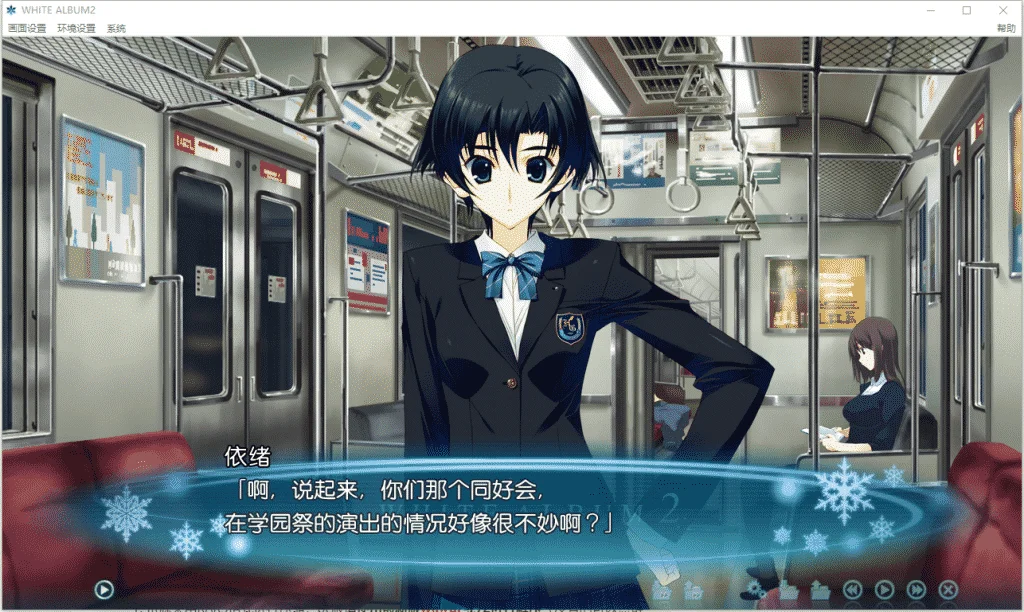Activate the fast-forward skip button
The height and width of the screenshot is (612, 1024).
pos(916,590)
